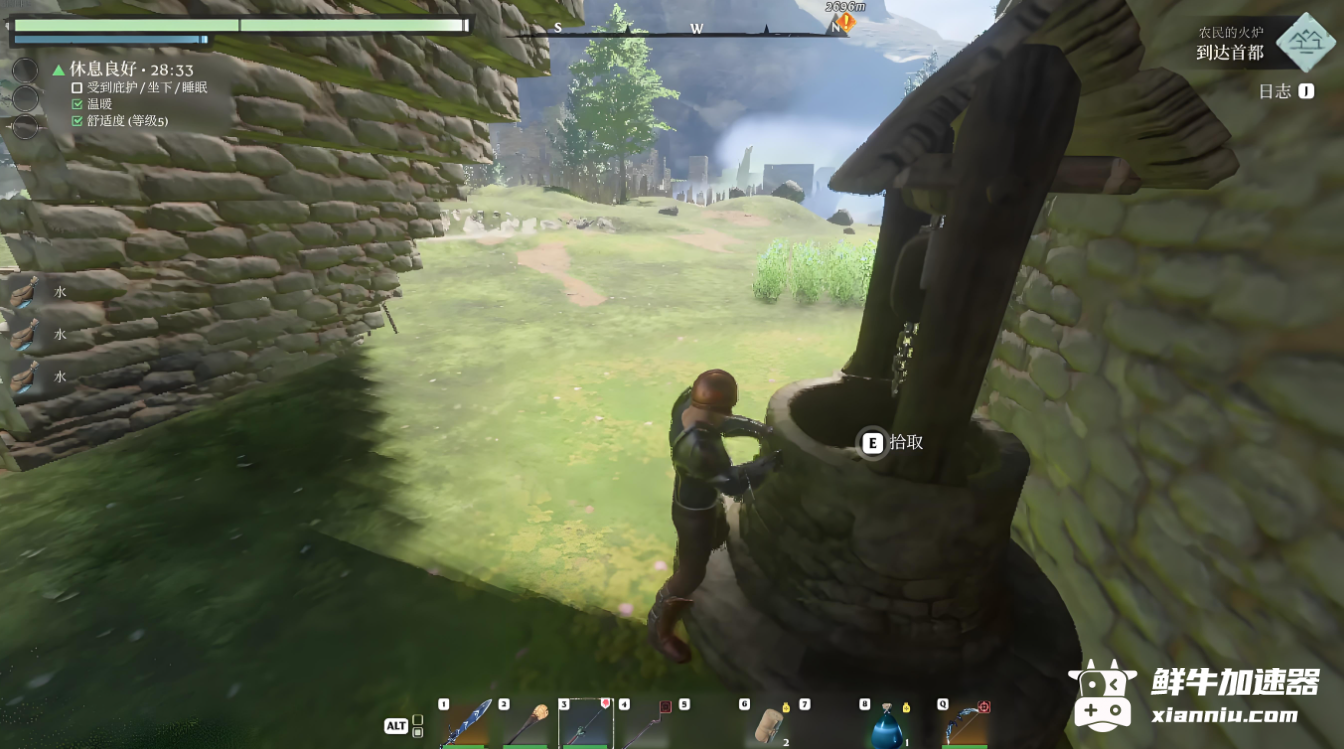Equip the wooden club in slot 2
Screen dimensions: 1344x749
[526, 724]
